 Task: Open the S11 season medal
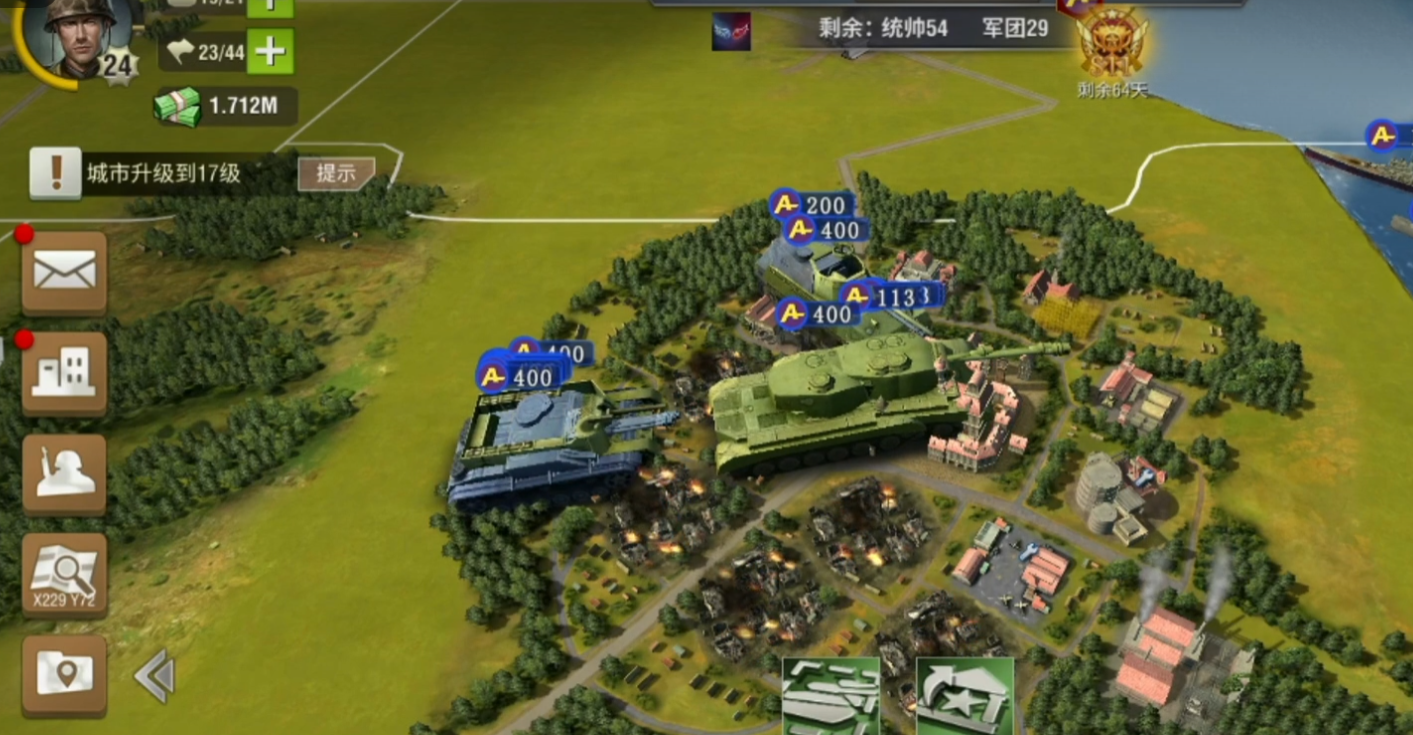coord(1111,45)
